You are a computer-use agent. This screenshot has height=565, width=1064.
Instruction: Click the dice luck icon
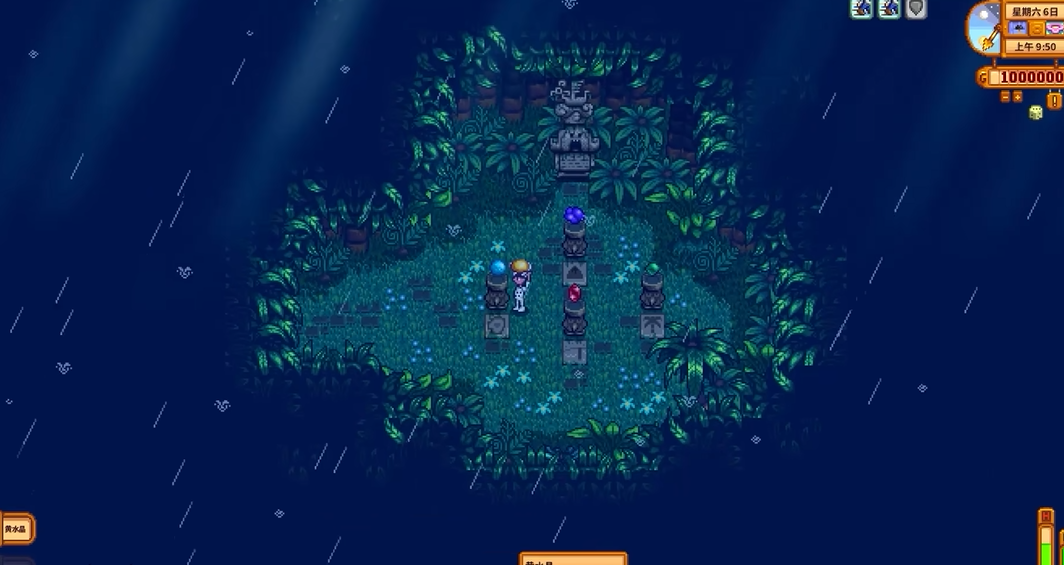(1036, 112)
